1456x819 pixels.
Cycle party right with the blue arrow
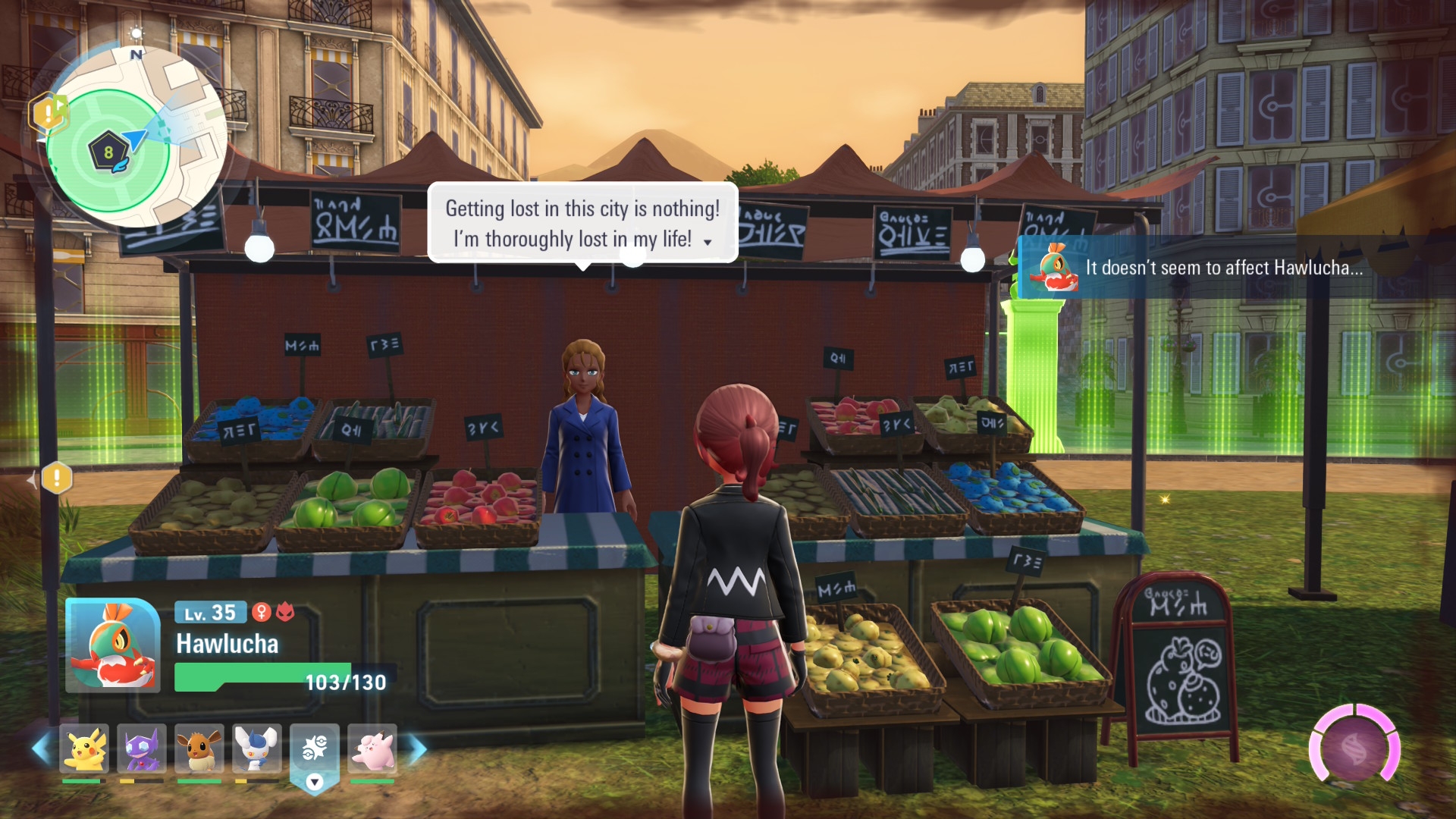click(418, 748)
